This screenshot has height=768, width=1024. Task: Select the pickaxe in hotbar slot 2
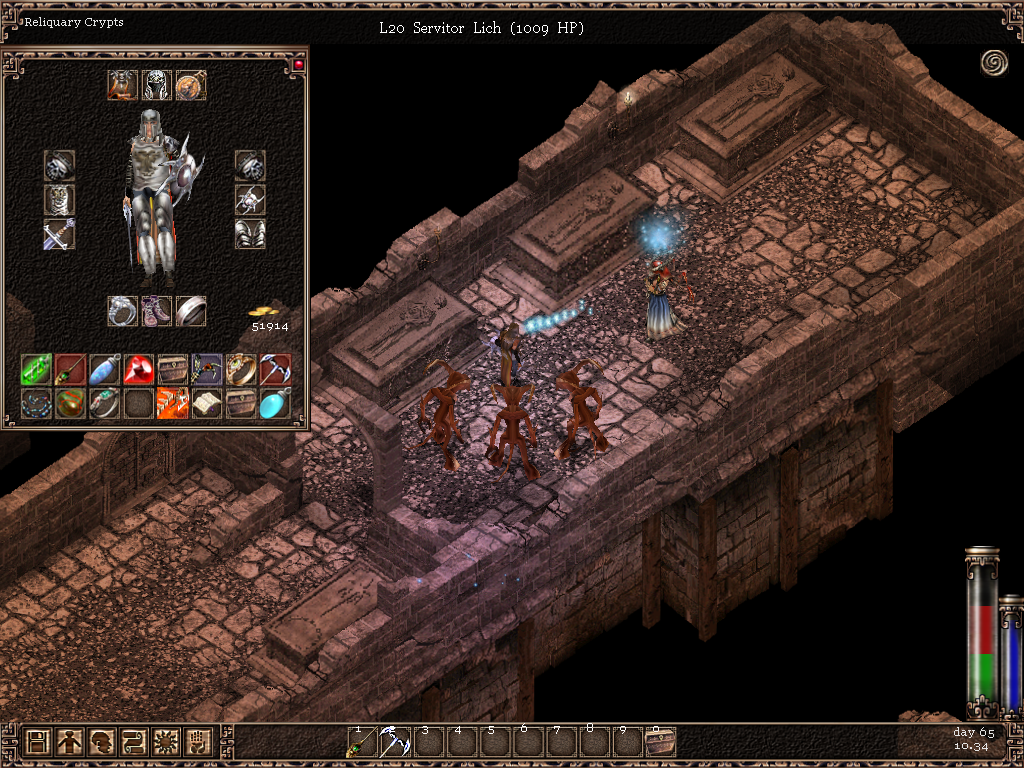pyautogui.click(x=393, y=743)
